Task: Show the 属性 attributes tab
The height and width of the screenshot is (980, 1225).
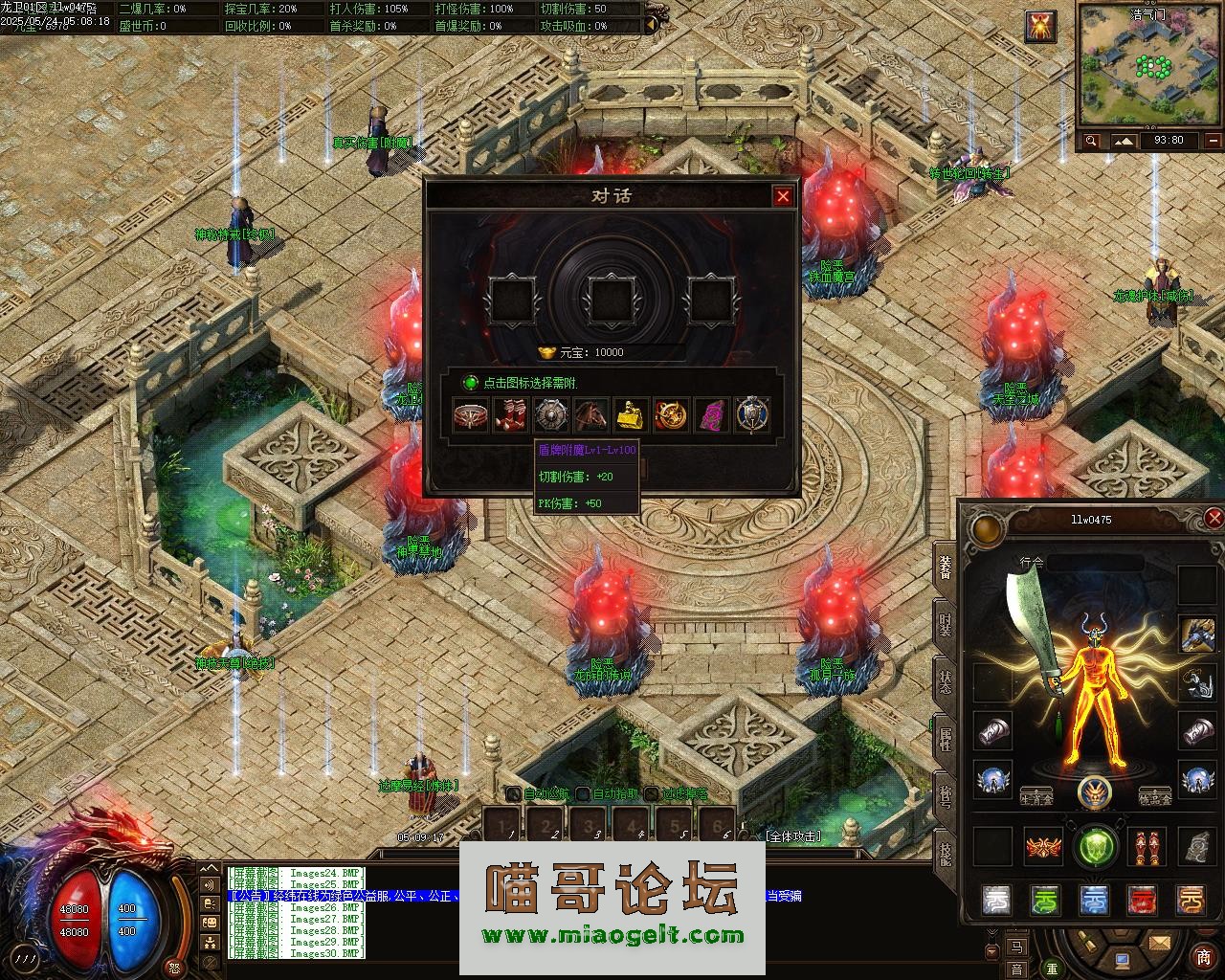Action: pos(945,741)
